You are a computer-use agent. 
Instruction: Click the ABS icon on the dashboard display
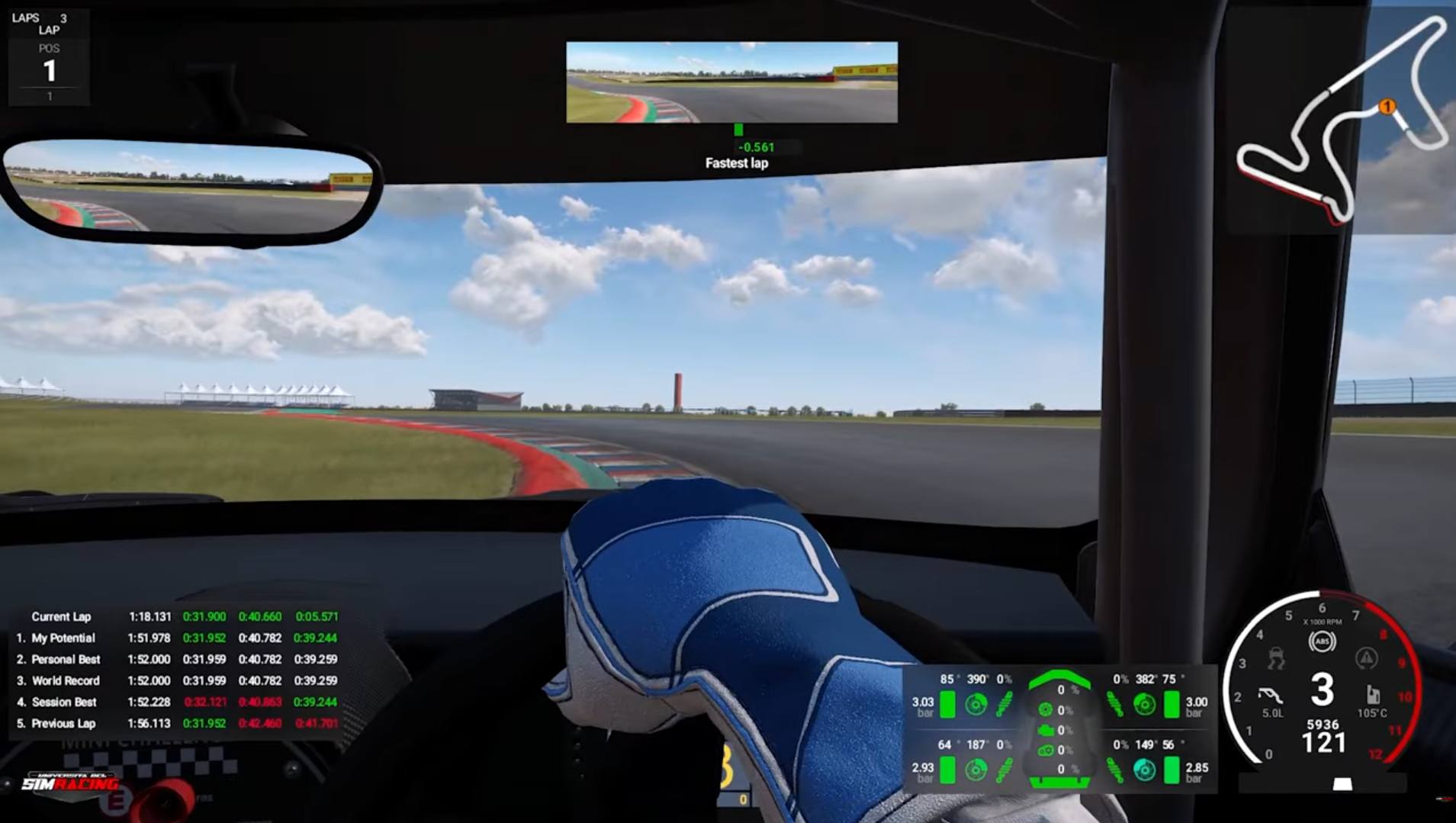pyautogui.click(x=1323, y=641)
